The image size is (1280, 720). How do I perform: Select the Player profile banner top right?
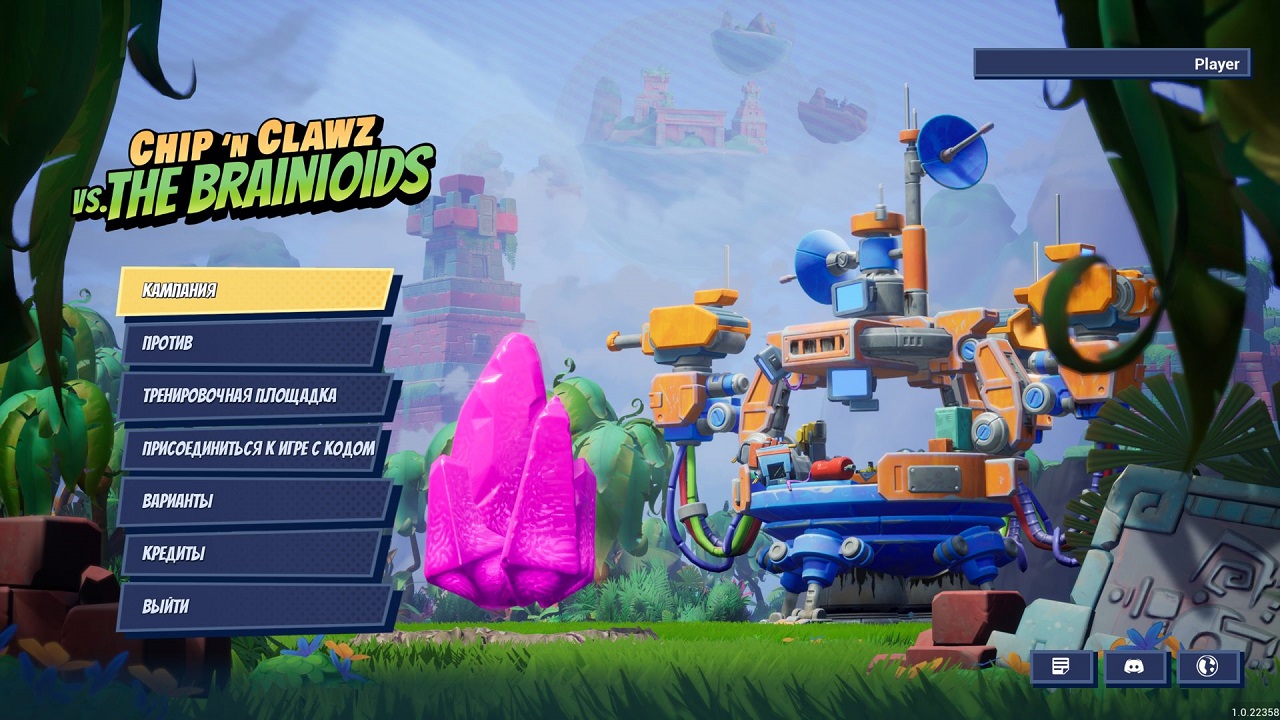tap(1108, 63)
